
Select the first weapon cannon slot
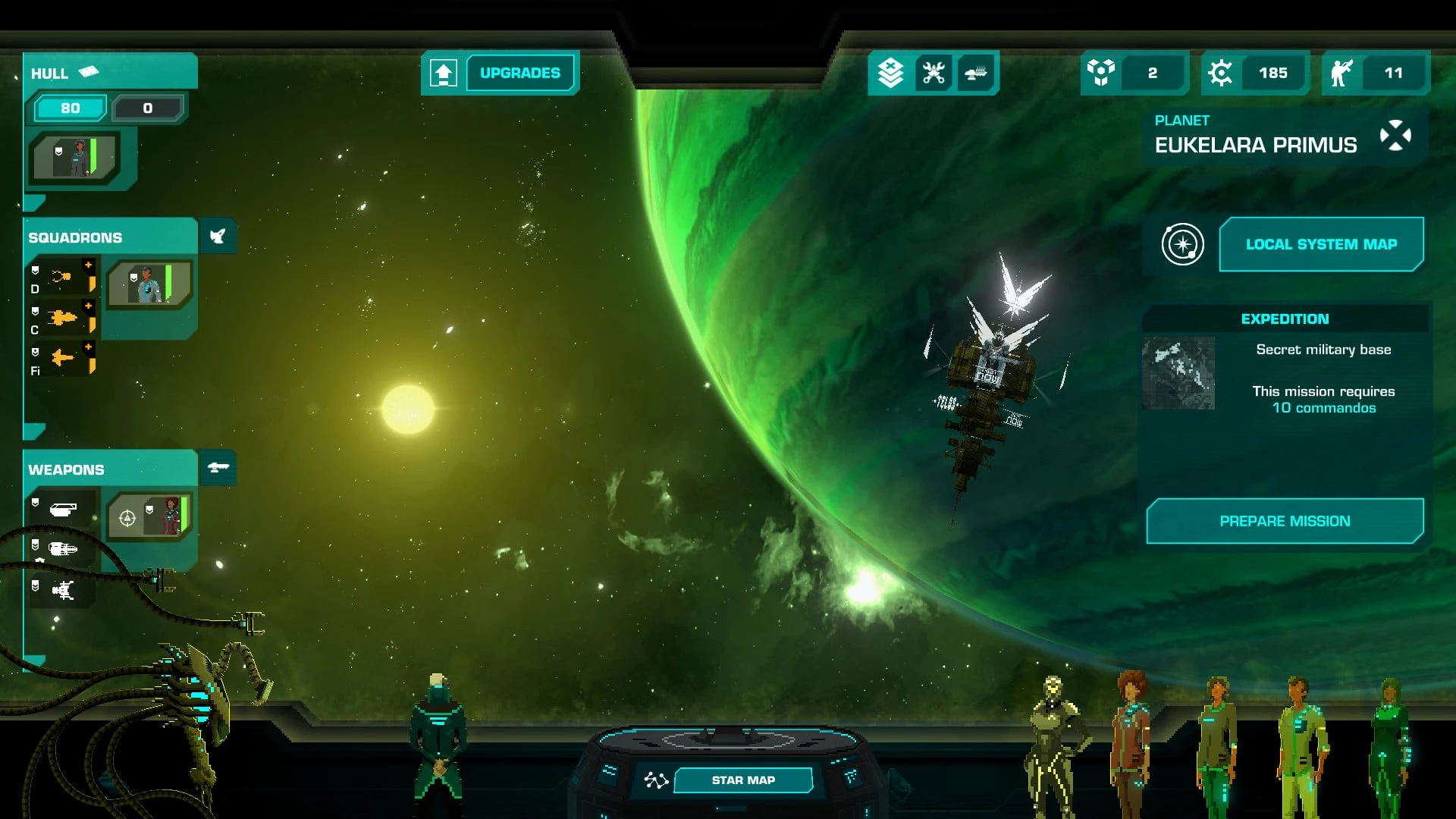coord(64,510)
